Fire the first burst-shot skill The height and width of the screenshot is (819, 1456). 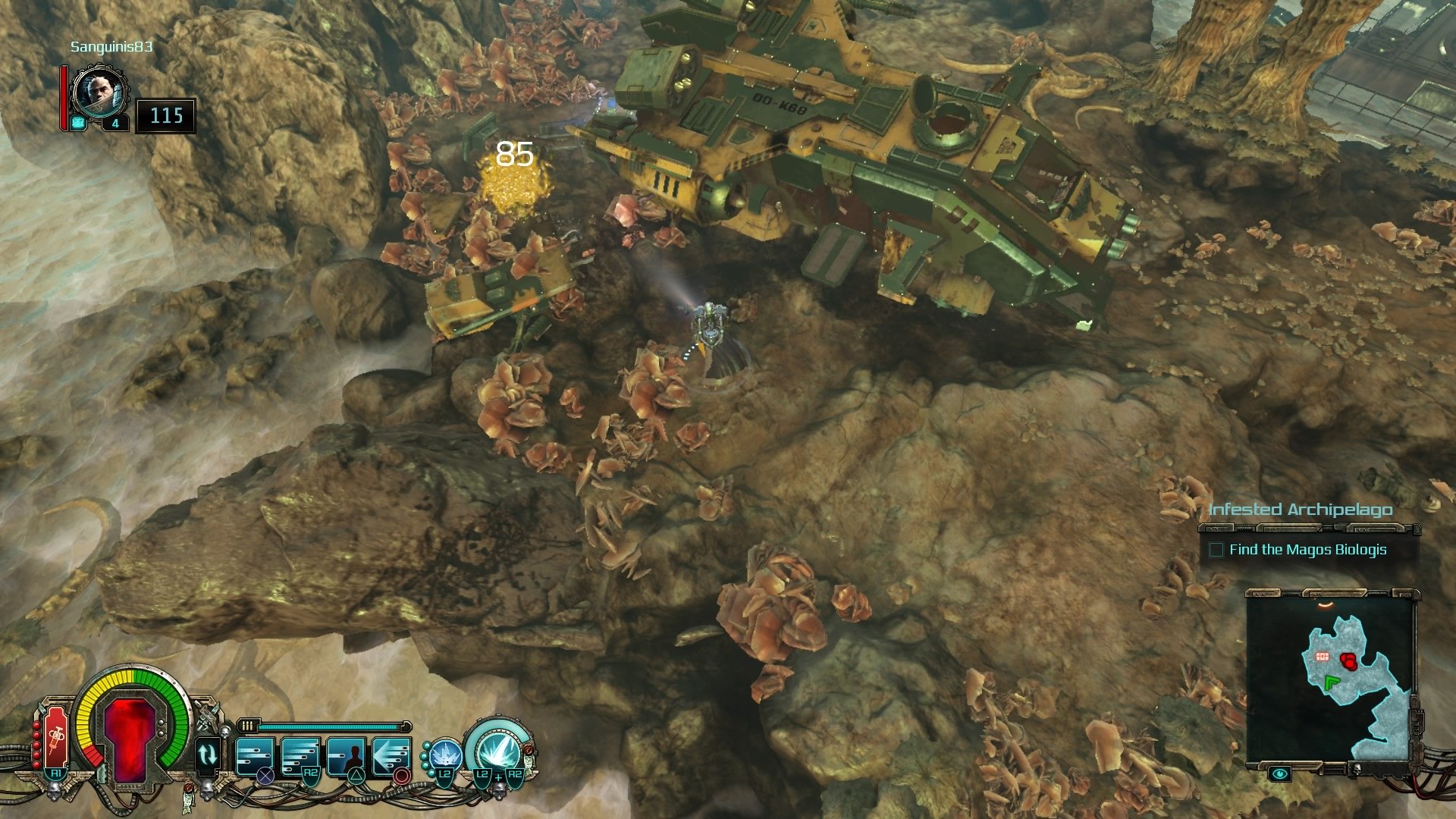[255, 756]
